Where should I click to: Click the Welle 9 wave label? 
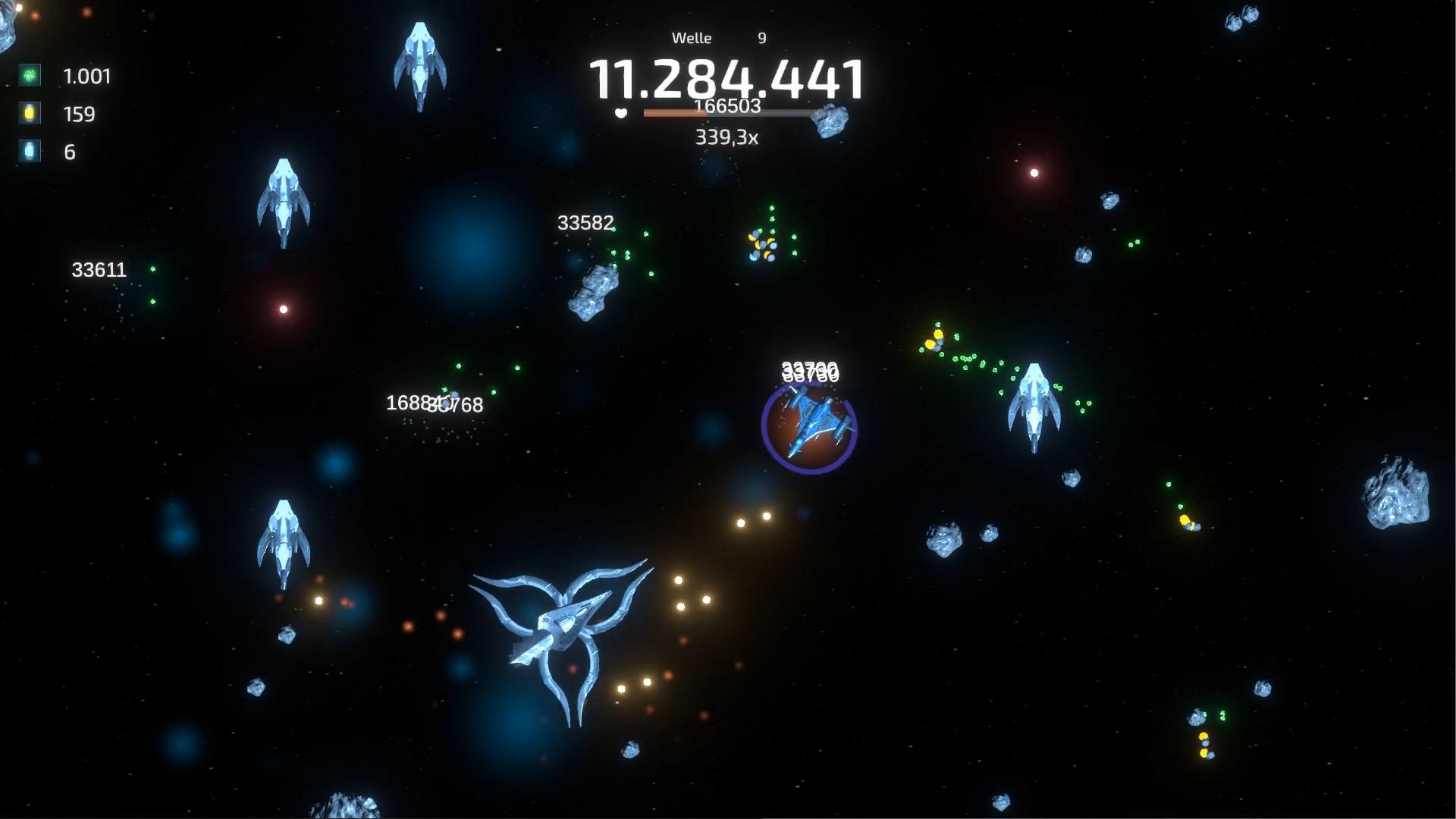click(x=717, y=37)
